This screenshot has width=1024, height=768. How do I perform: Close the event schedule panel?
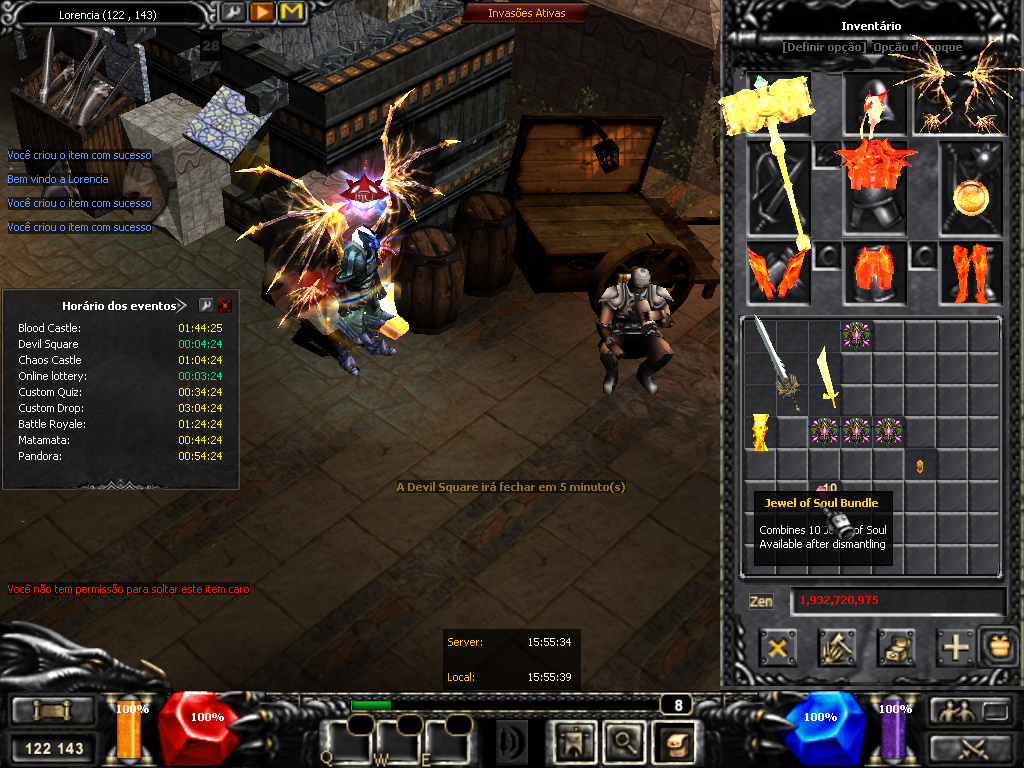click(x=225, y=305)
